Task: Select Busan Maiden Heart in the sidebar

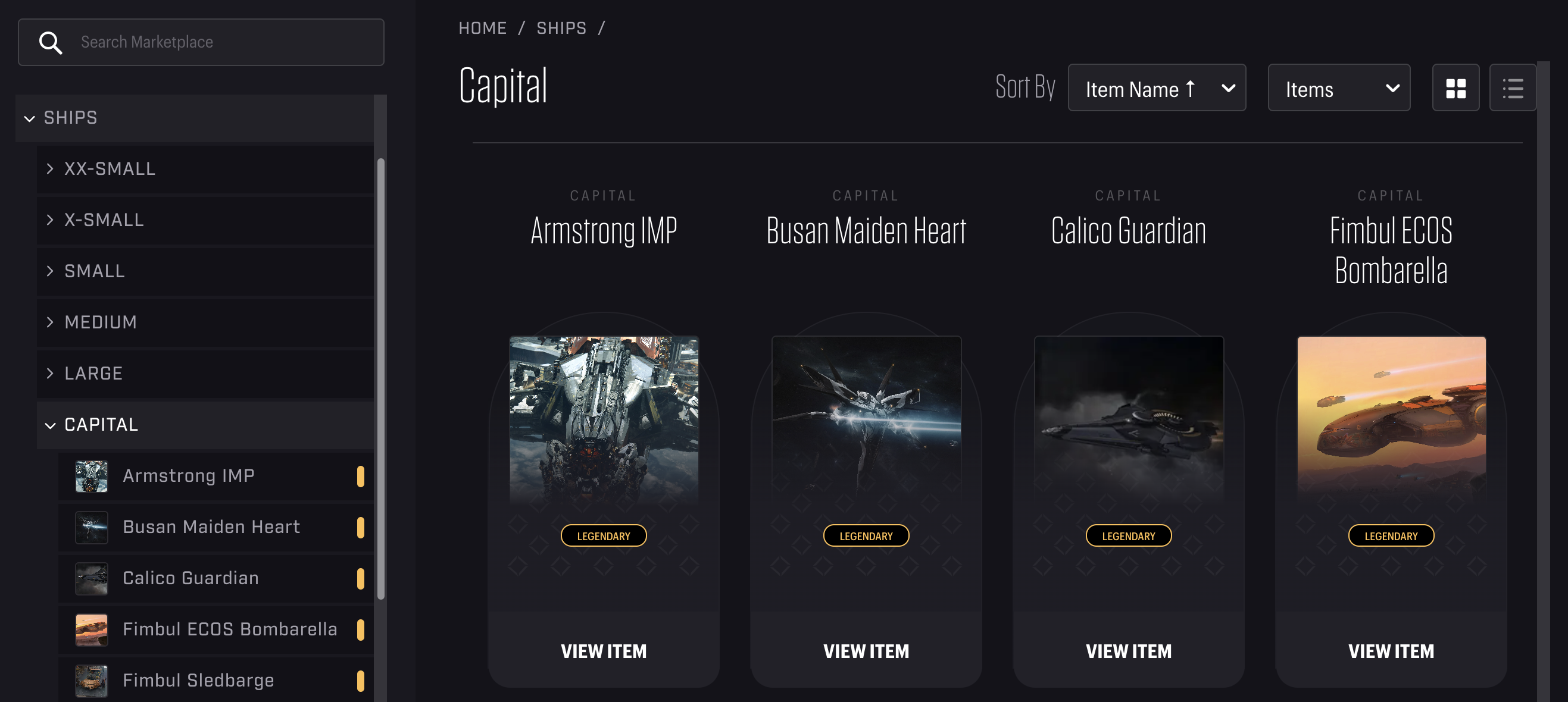Action: click(x=211, y=526)
